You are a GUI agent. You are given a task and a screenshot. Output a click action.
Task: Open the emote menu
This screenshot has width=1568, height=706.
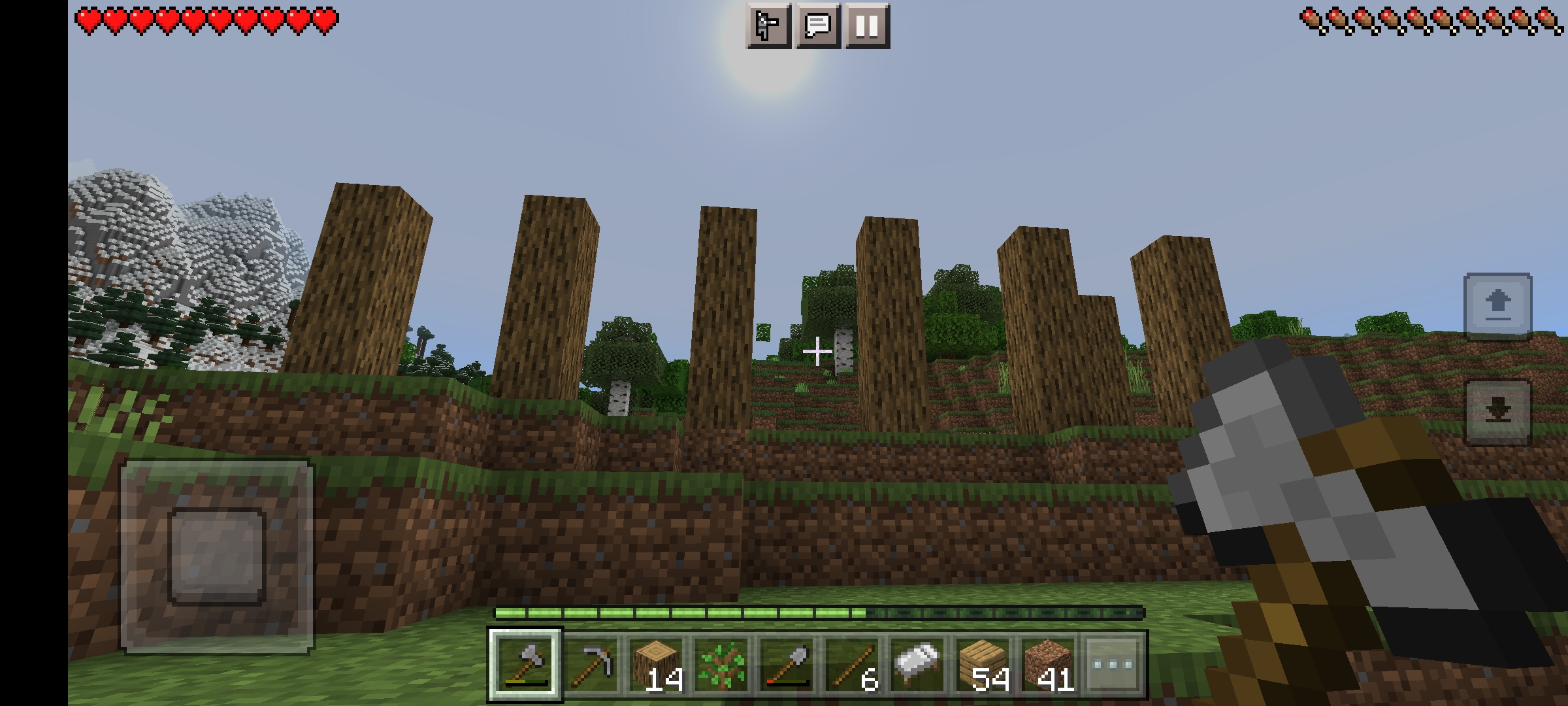point(768,25)
